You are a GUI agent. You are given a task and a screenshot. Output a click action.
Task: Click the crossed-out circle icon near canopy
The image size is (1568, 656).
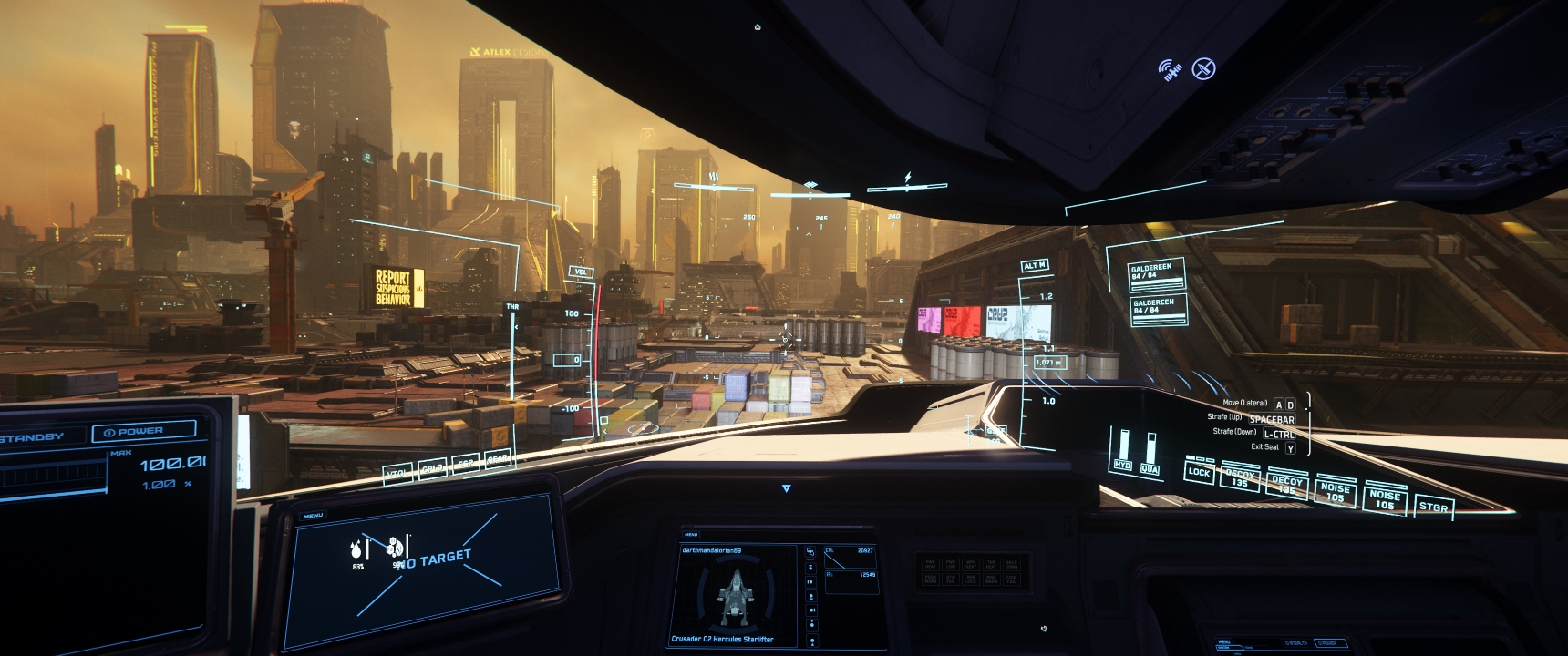pos(1204,68)
